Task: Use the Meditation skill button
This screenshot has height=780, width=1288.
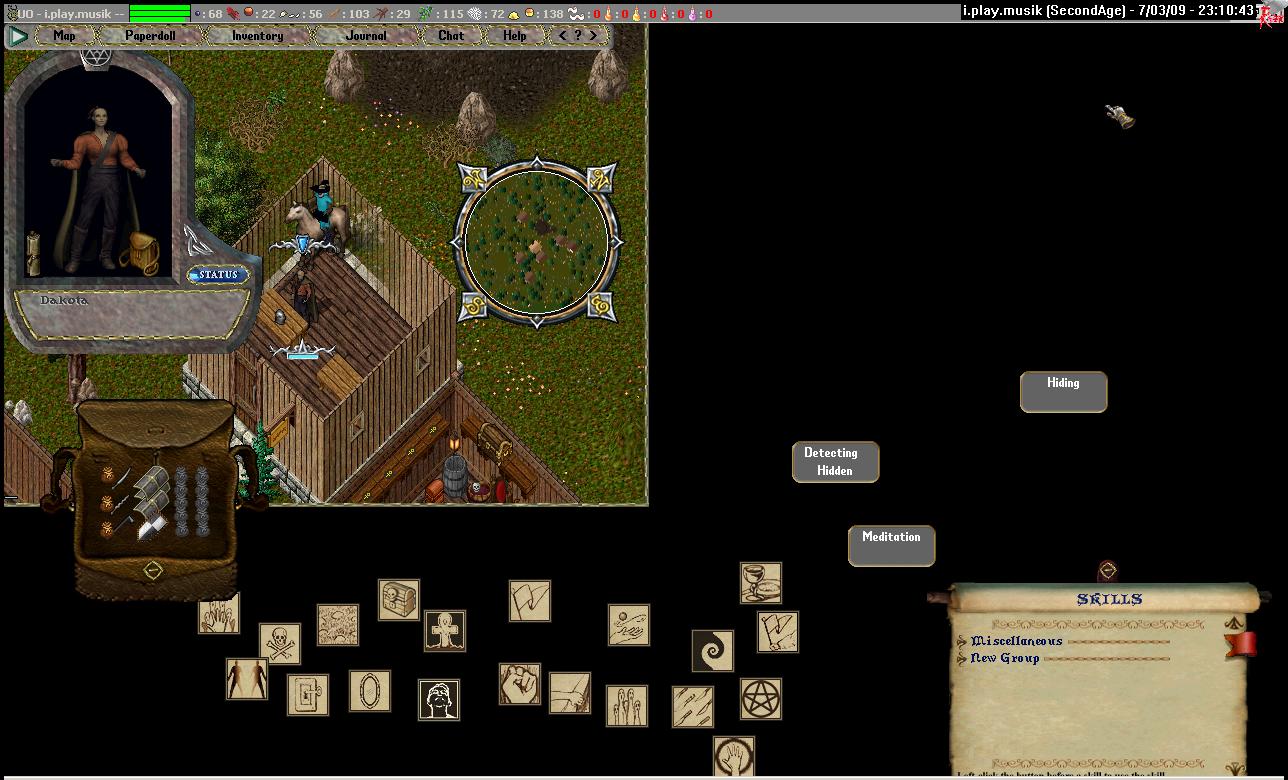Action: click(x=891, y=546)
